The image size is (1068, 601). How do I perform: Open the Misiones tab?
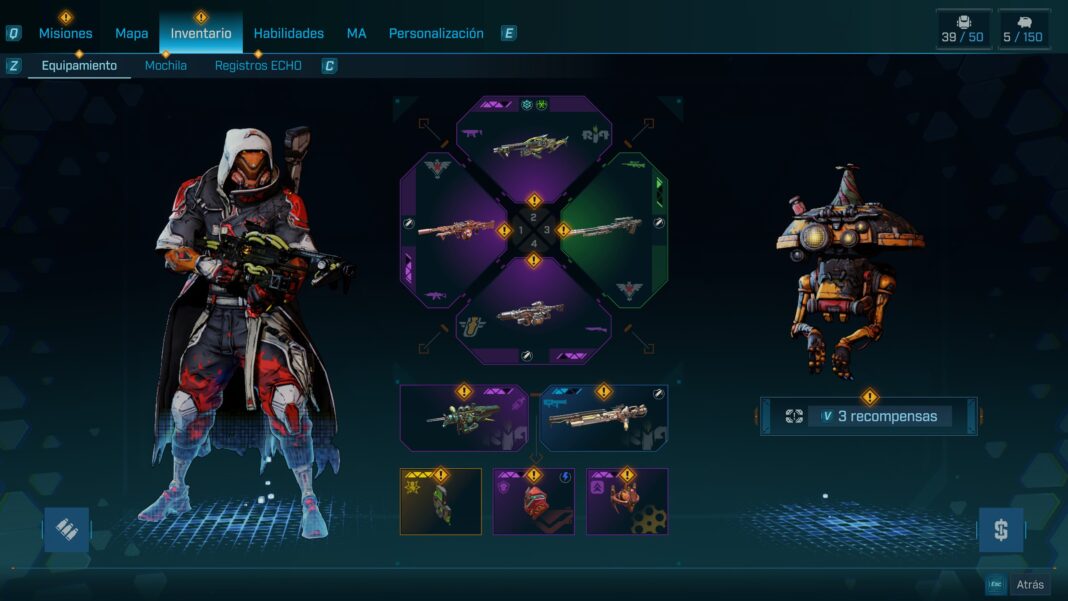point(65,33)
